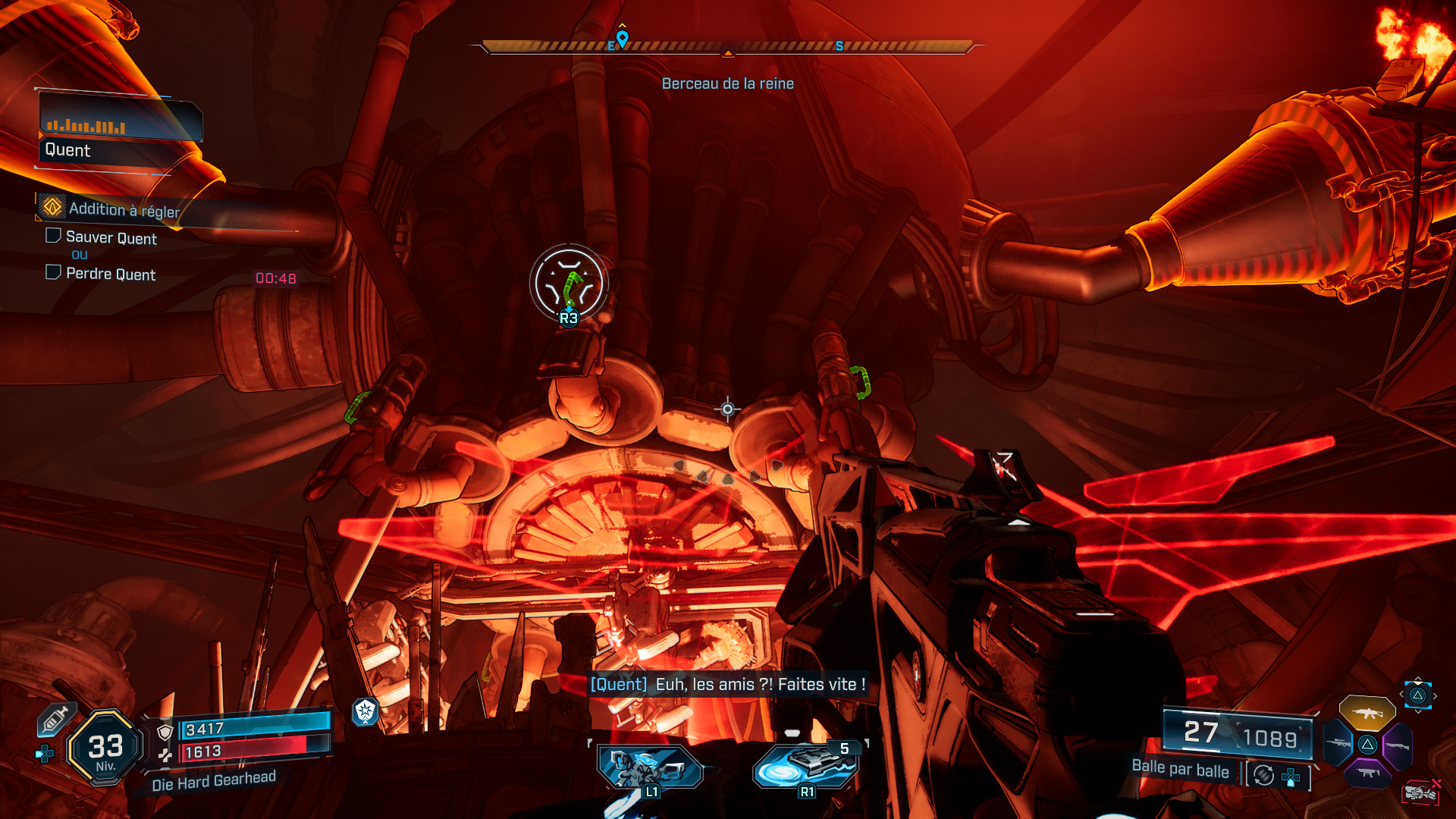This screenshot has width=1456, height=819.
Task: Open the level 33 character badge
Action: point(105,748)
